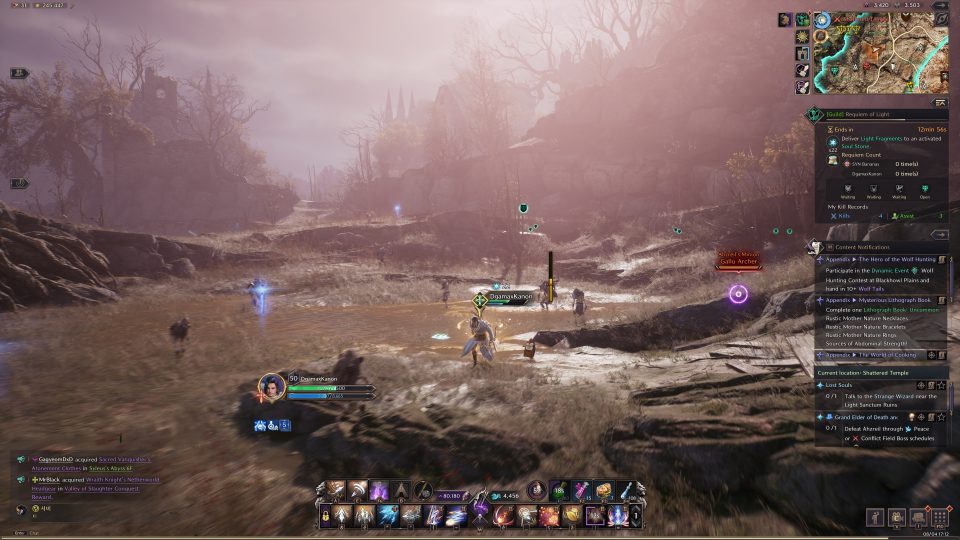Use the pink vial consumable
This screenshot has width=960, height=540.
tap(582, 490)
